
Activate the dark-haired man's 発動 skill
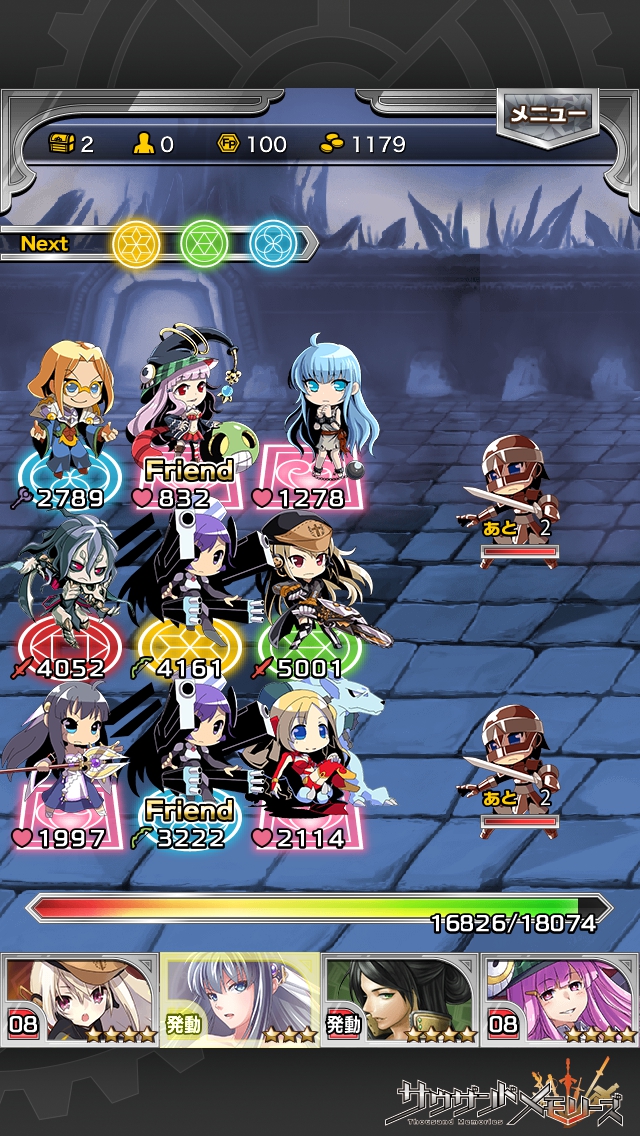coord(400,998)
